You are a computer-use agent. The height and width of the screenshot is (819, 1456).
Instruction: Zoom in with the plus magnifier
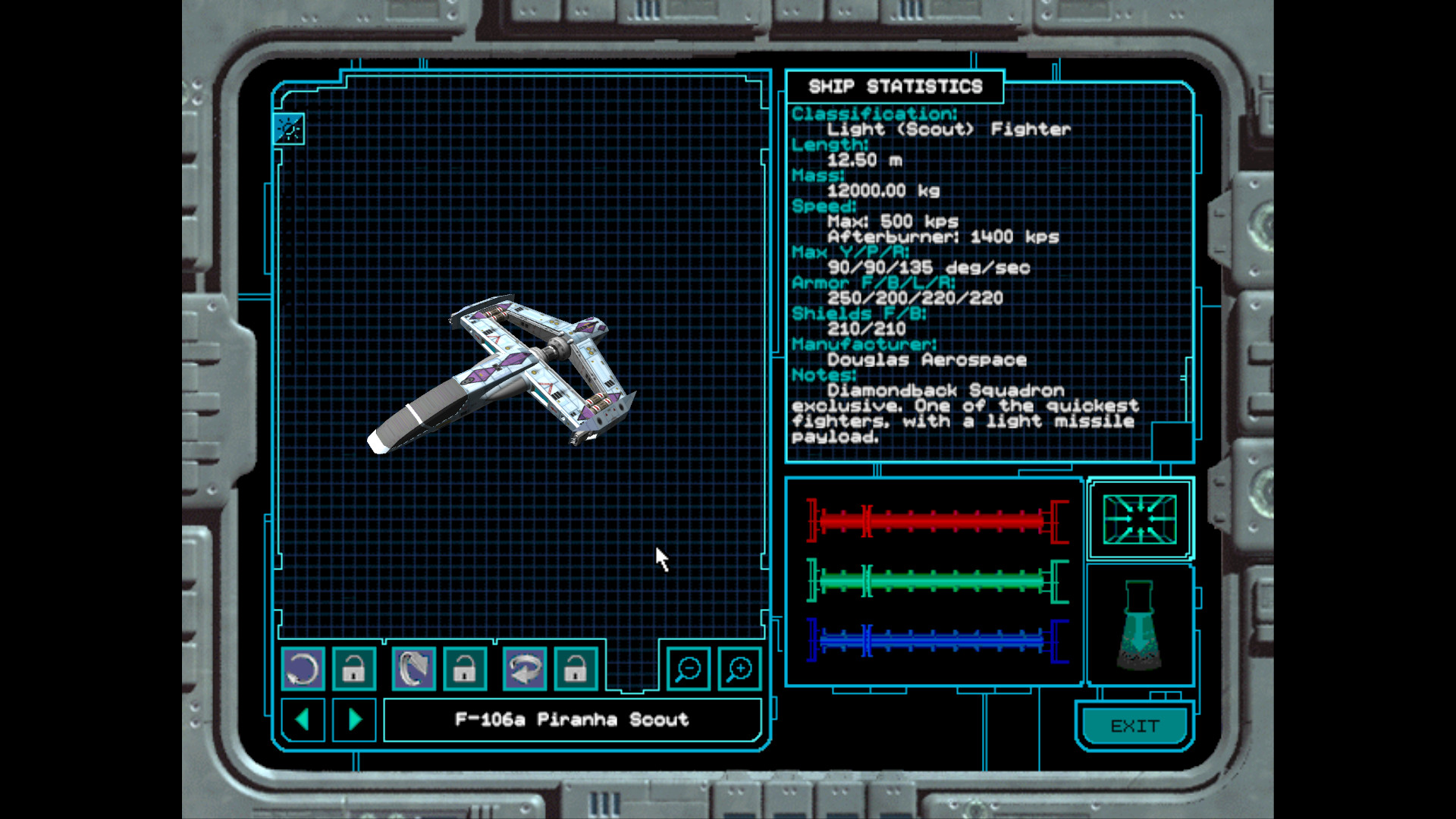point(739,669)
